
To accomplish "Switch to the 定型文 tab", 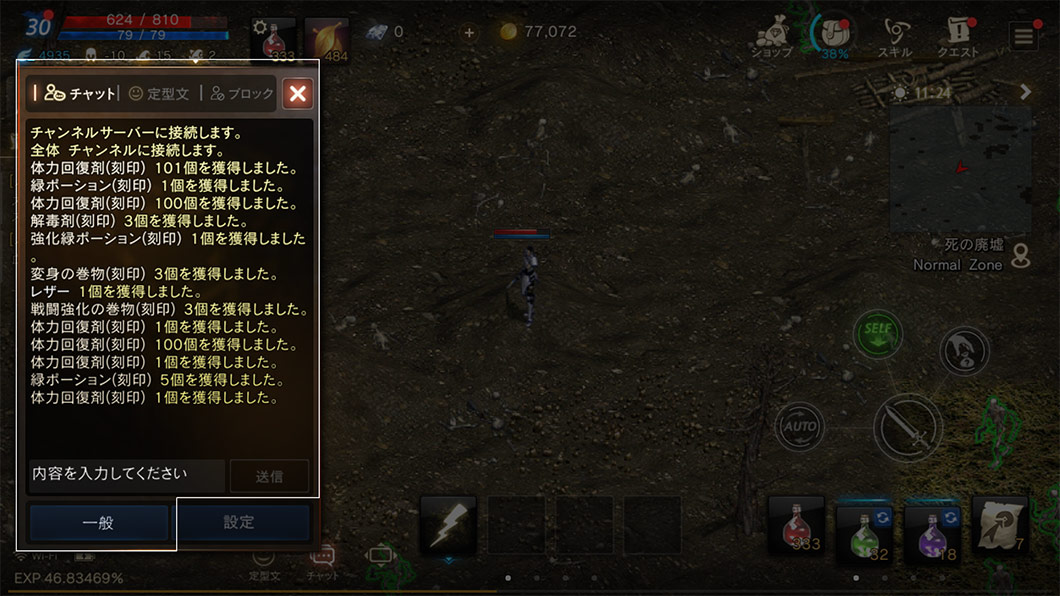I will [158, 94].
